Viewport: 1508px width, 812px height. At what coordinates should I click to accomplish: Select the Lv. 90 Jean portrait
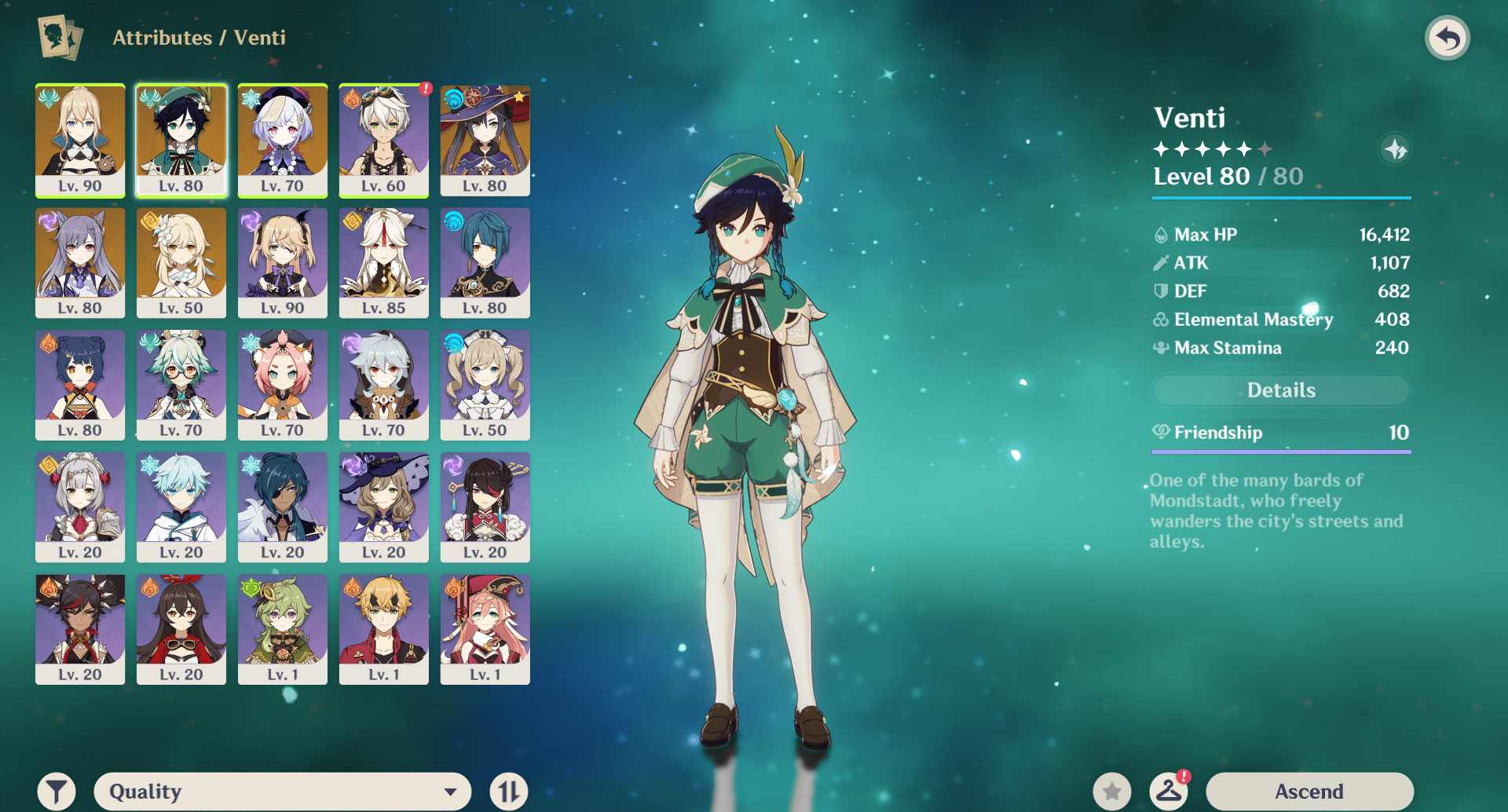(x=80, y=140)
